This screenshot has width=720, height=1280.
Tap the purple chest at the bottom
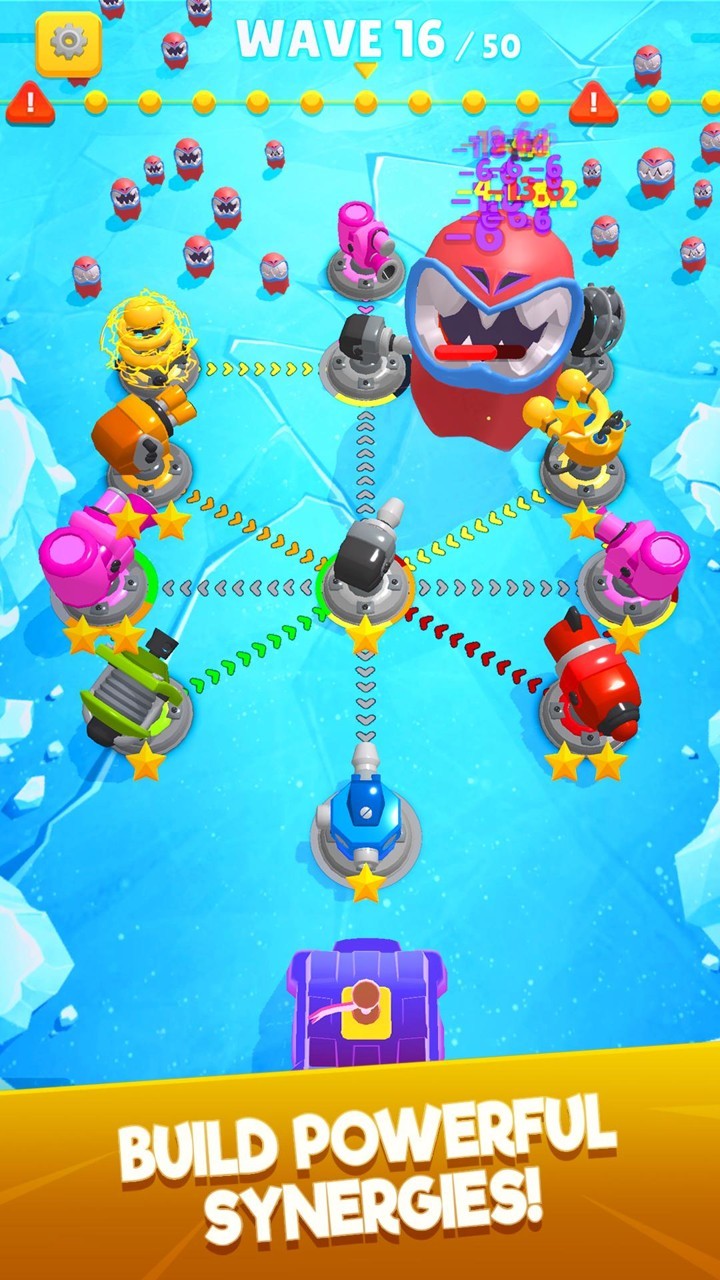coord(366,1006)
